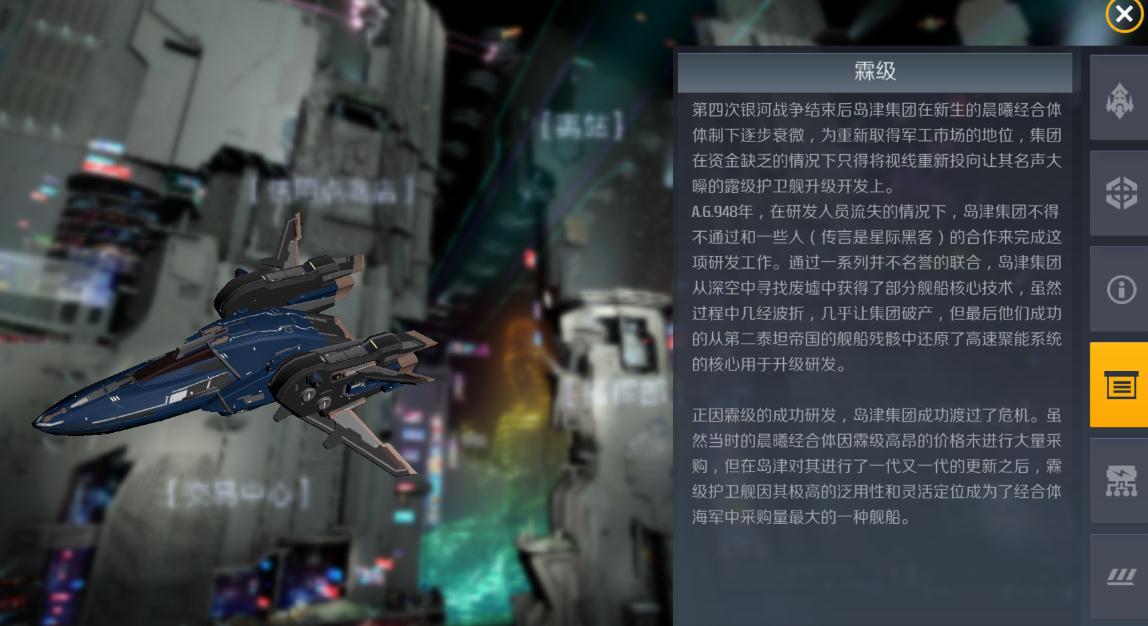Switch to the hexagon module tab
Screen dimensions: 1148x626
click(1119, 193)
